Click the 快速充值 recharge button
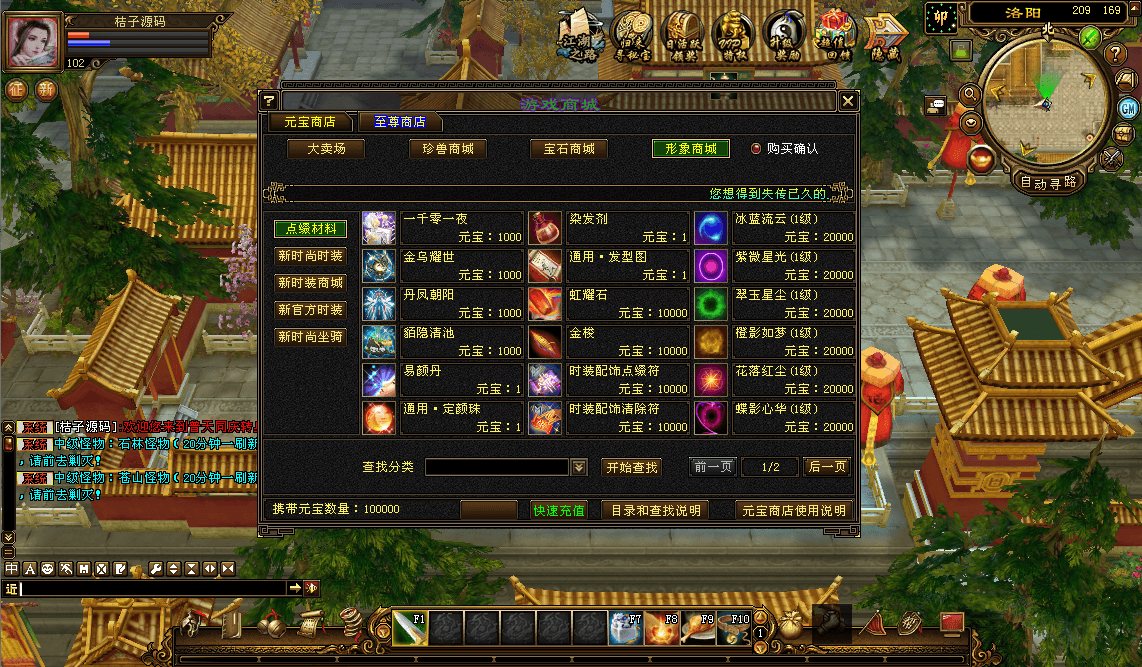The image size is (1142, 667). (x=559, y=510)
